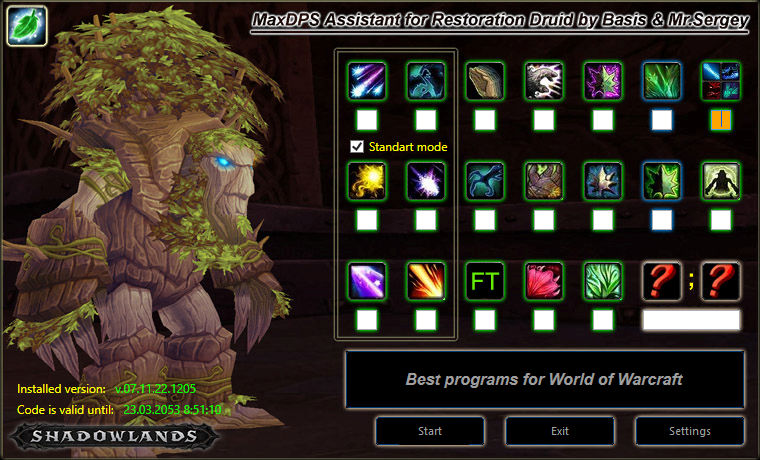Select the tree bark ability icon

[x=485, y=81]
